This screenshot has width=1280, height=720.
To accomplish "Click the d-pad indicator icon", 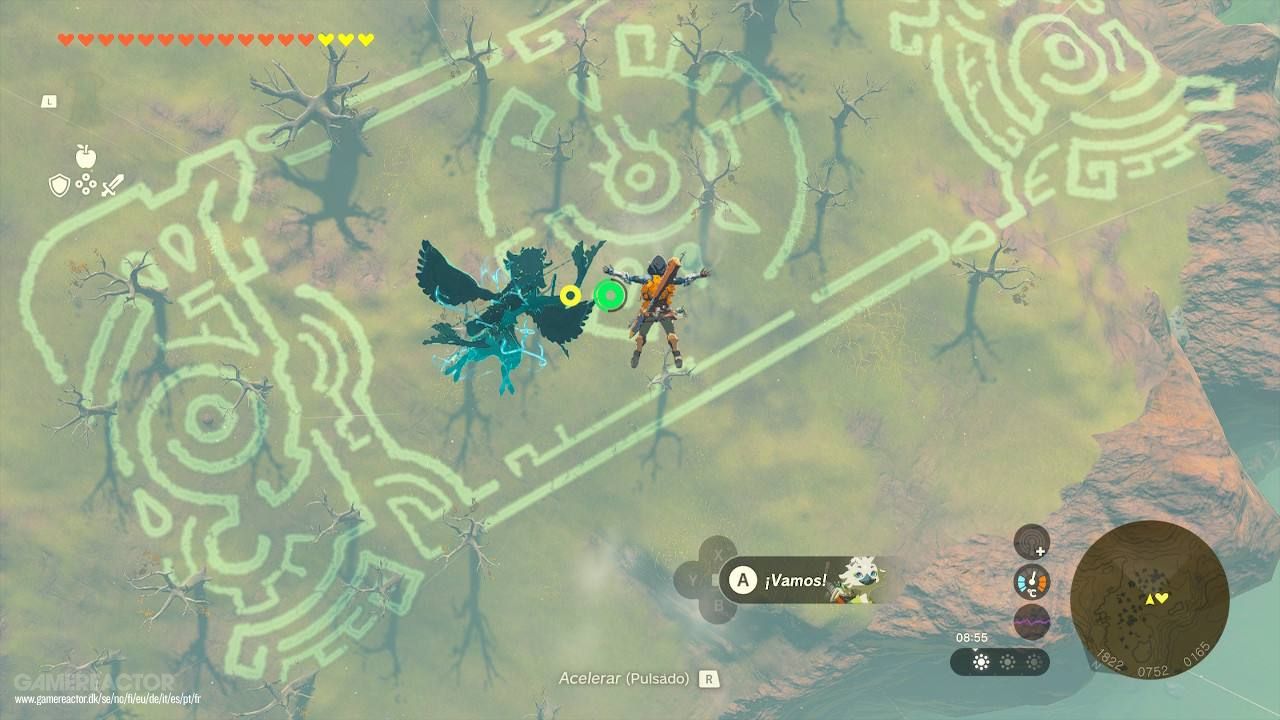I will [86, 185].
